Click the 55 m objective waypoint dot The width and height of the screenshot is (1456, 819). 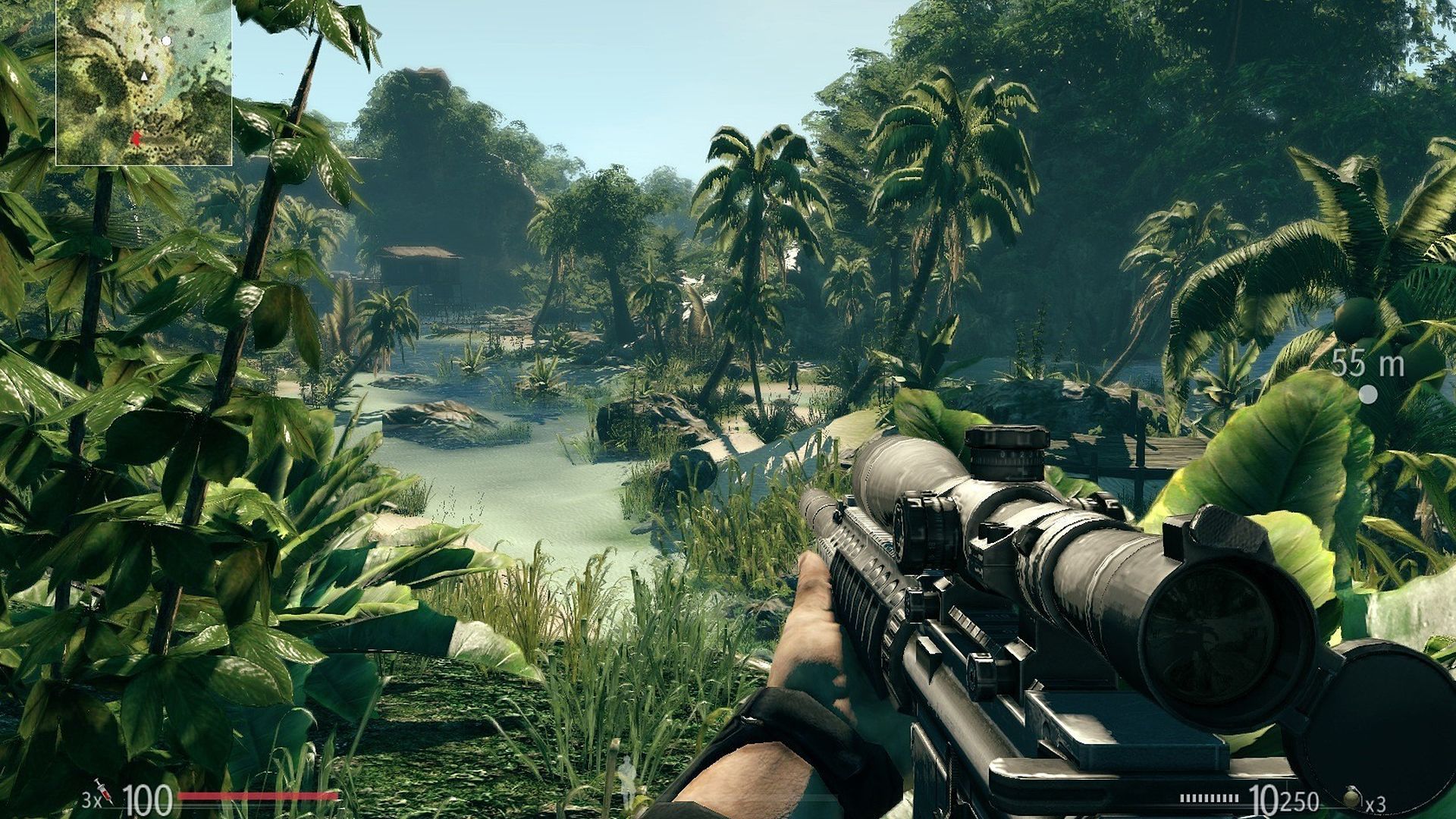click(1368, 394)
